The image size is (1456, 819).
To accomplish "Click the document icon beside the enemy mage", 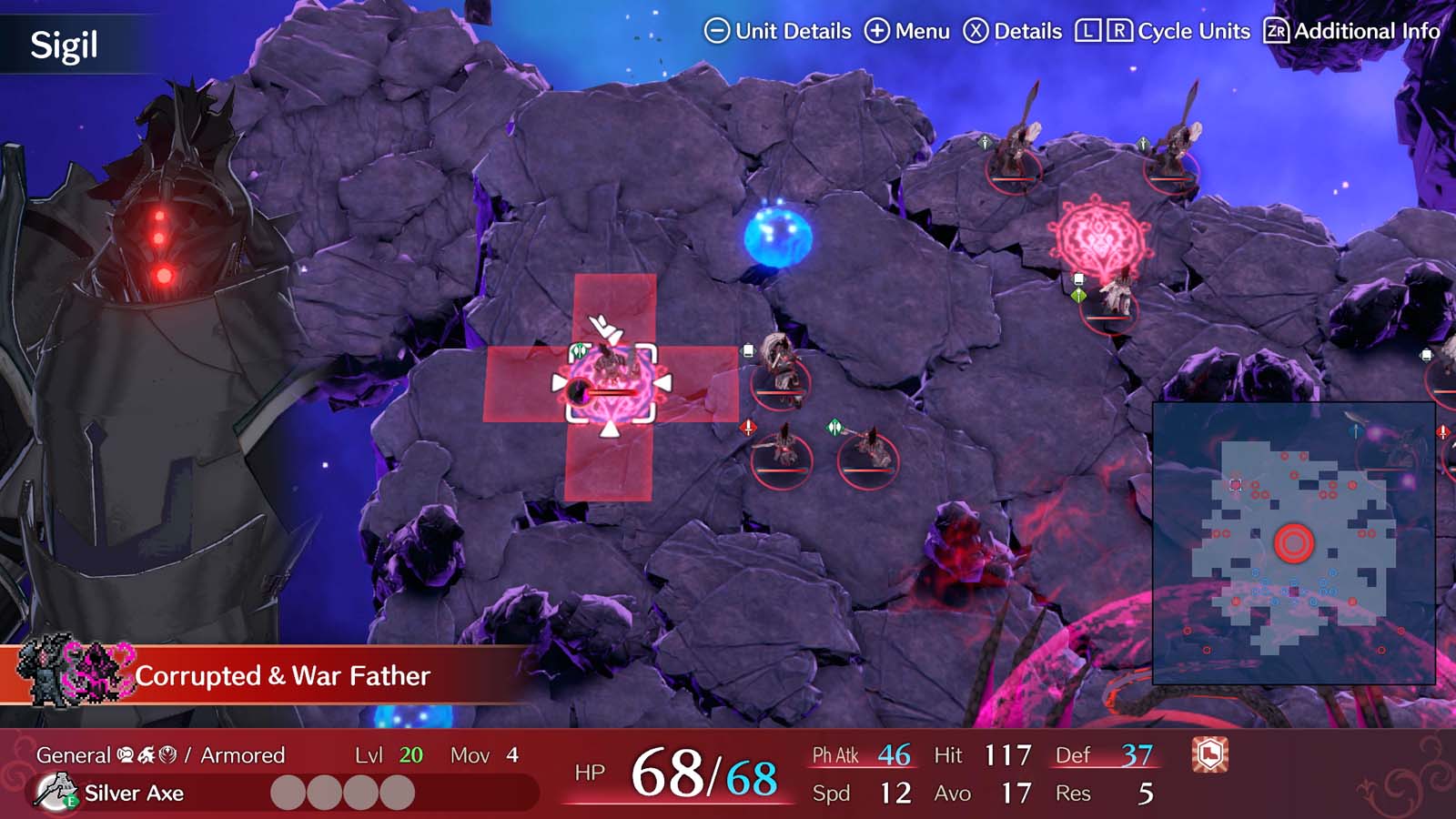I will coord(748,349).
